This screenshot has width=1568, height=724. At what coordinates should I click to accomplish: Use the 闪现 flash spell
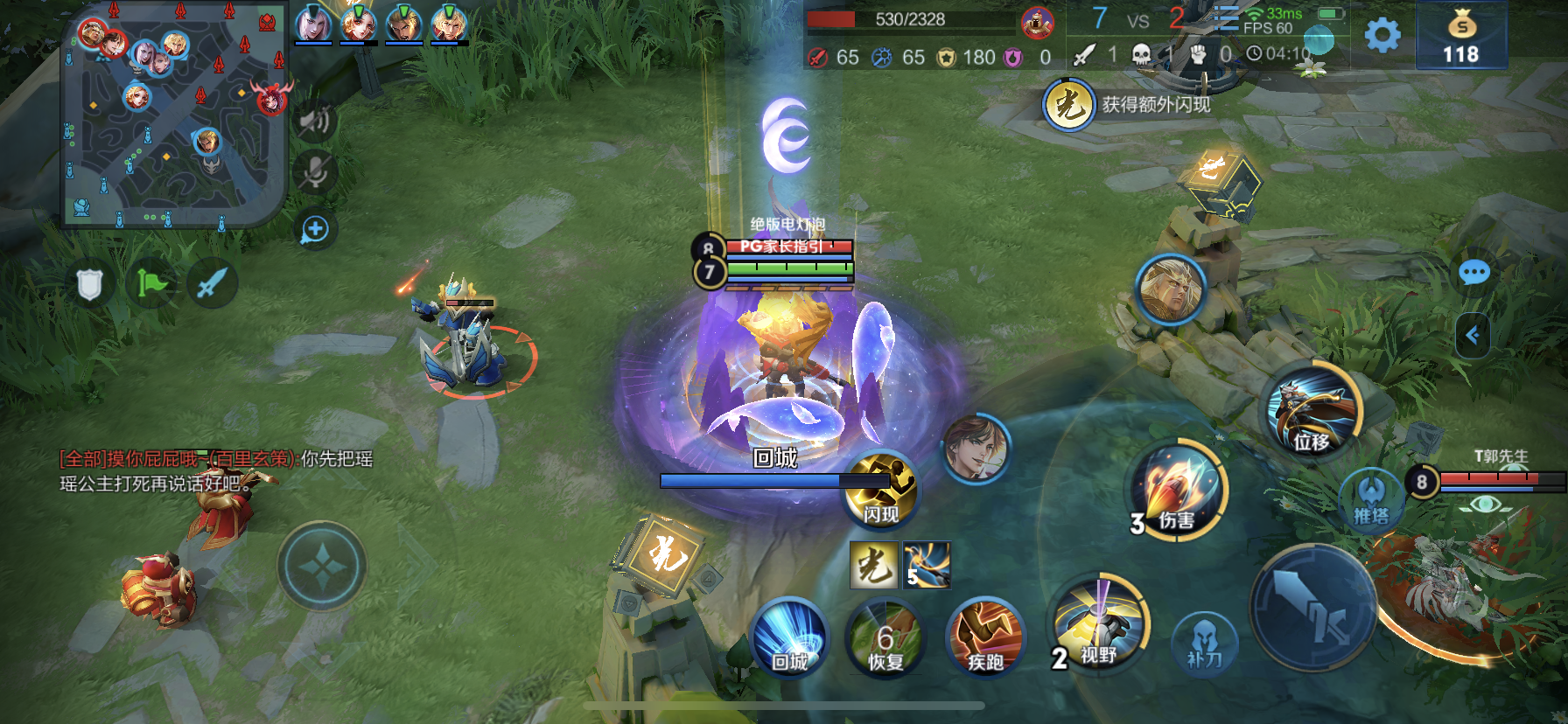tap(880, 490)
